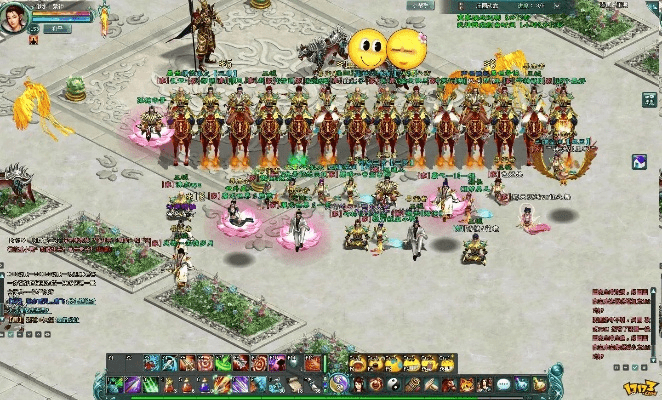662x400 pixels.
Task: Open the hammer icon on the bottom bar
Action: point(432,384)
